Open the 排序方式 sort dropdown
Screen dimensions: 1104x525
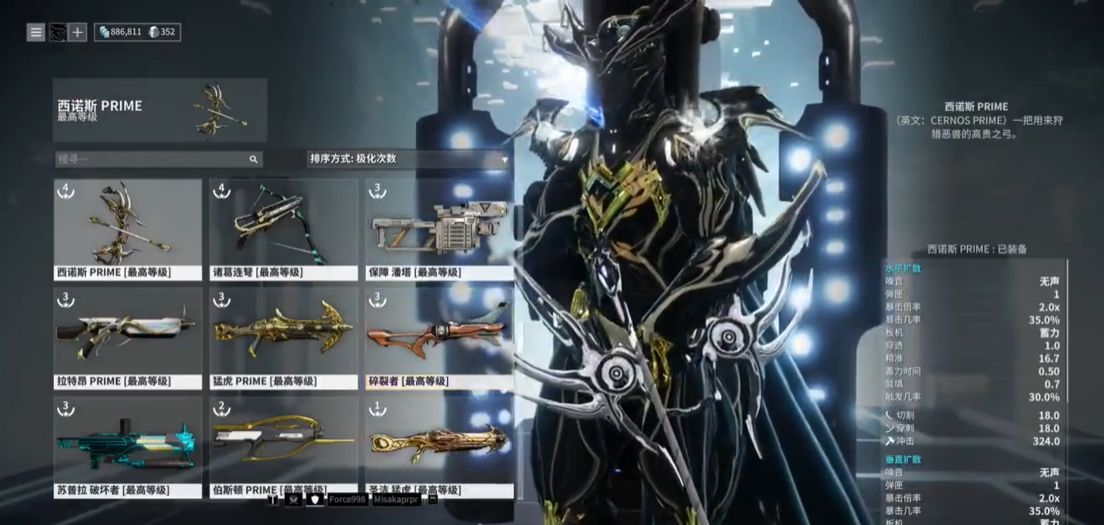pos(407,159)
